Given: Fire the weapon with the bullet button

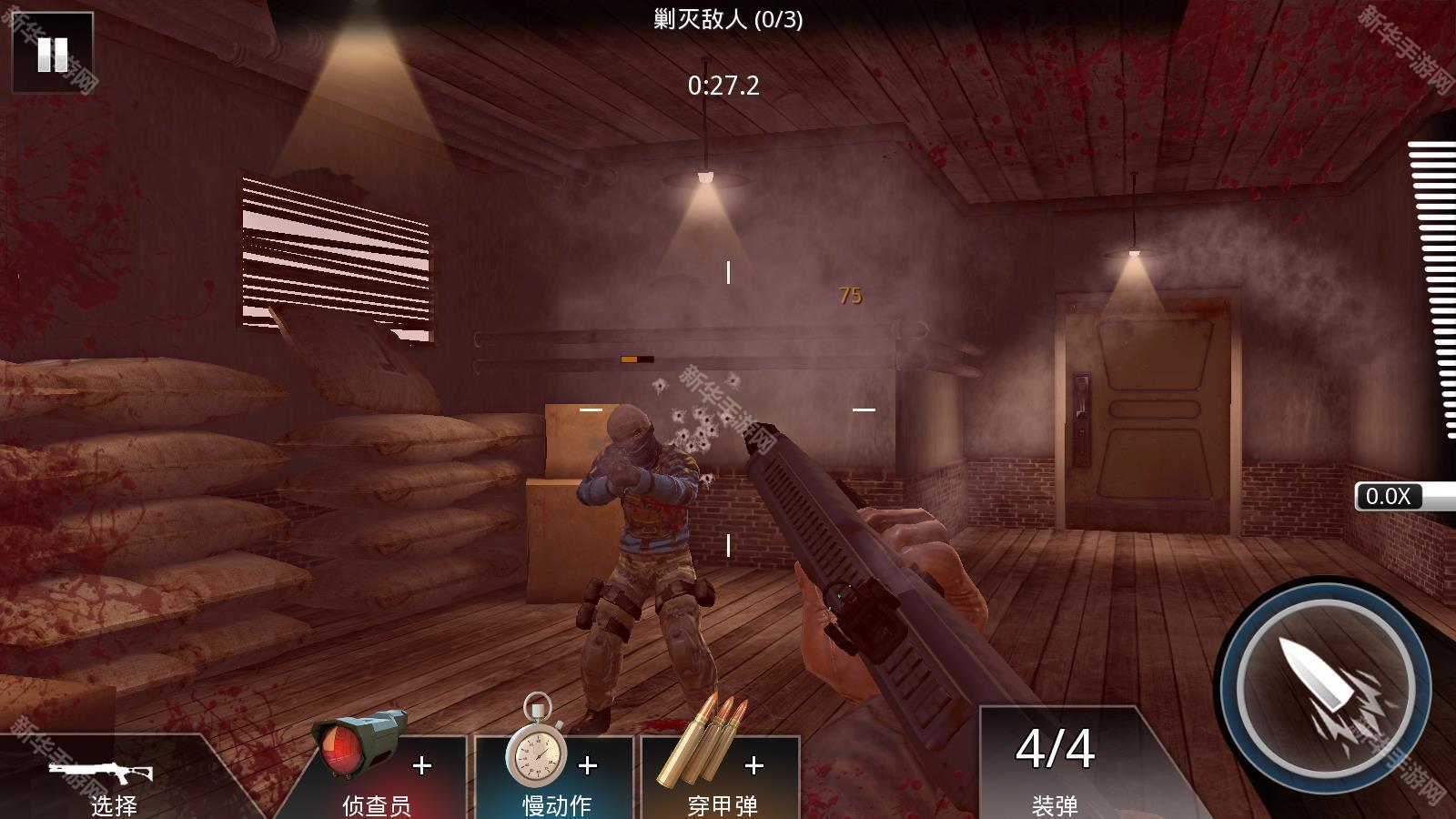Looking at the screenshot, I should click(1325, 689).
